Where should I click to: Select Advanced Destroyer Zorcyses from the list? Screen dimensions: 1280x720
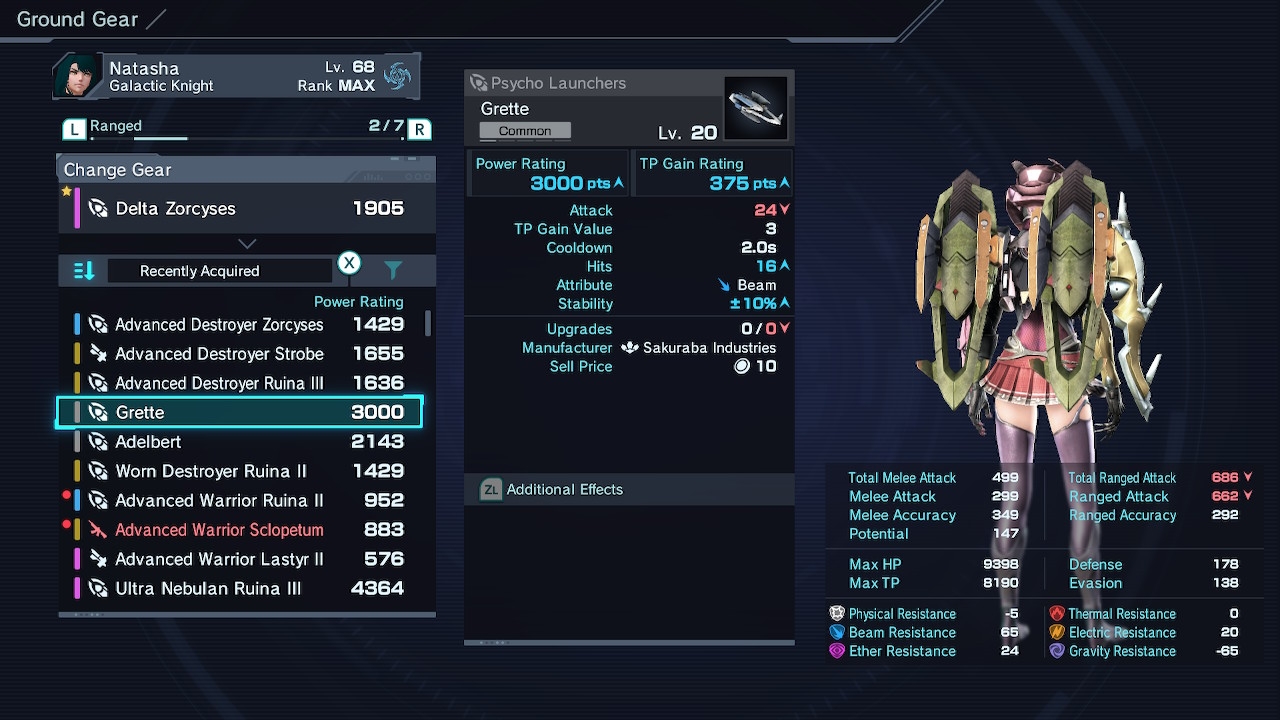coord(240,325)
